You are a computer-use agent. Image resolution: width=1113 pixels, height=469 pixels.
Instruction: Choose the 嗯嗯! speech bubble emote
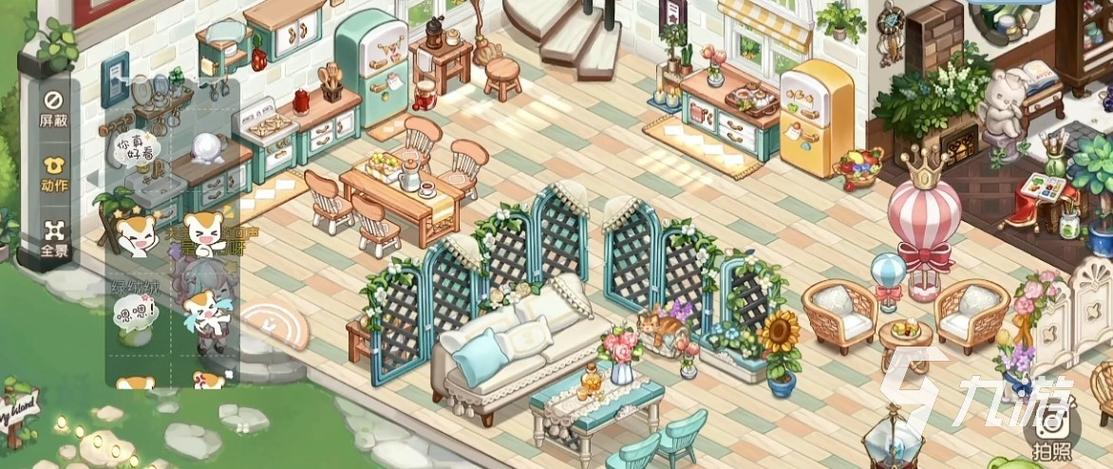pyautogui.click(x=136, y=316)
